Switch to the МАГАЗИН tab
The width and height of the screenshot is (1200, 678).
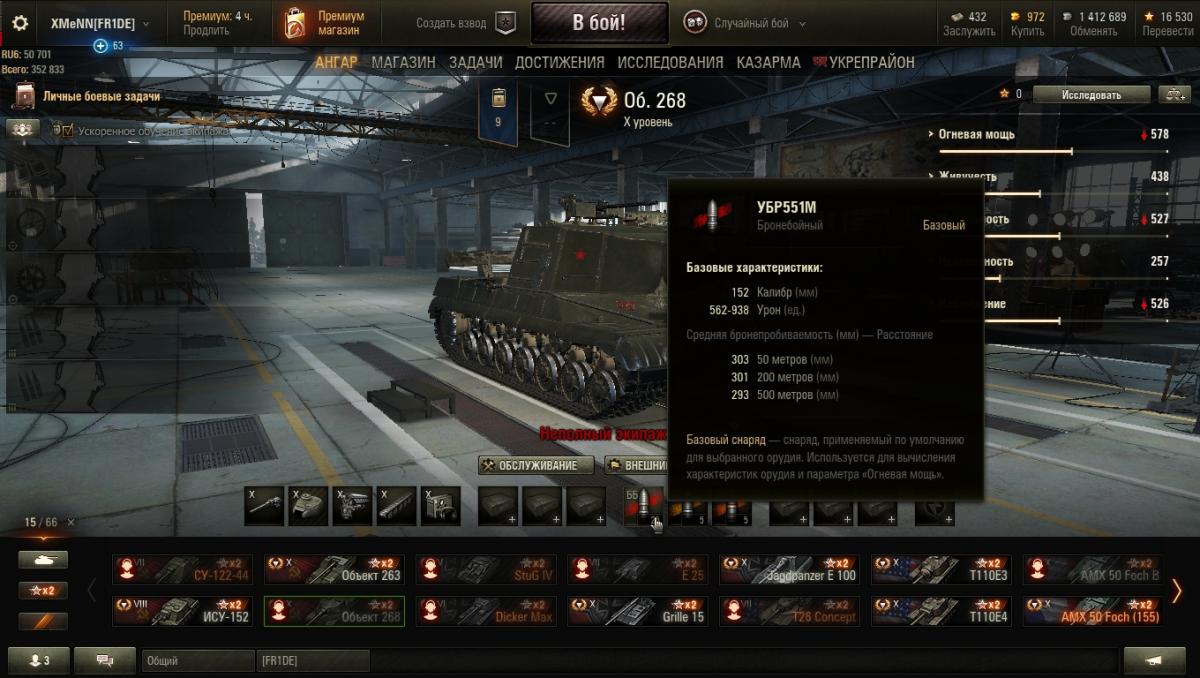point(403,62)
